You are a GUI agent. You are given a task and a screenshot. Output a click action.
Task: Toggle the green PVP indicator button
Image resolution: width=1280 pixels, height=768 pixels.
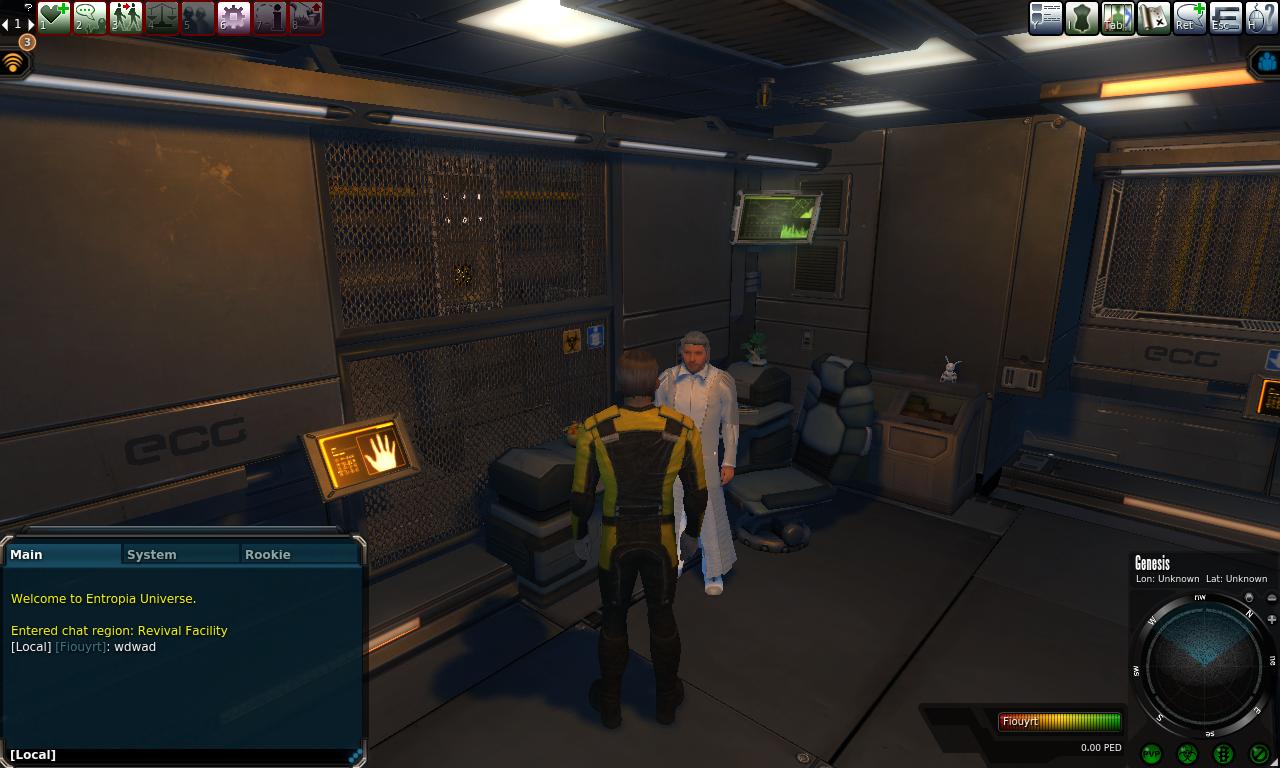pyautogui.click(x=1151, y=753)
